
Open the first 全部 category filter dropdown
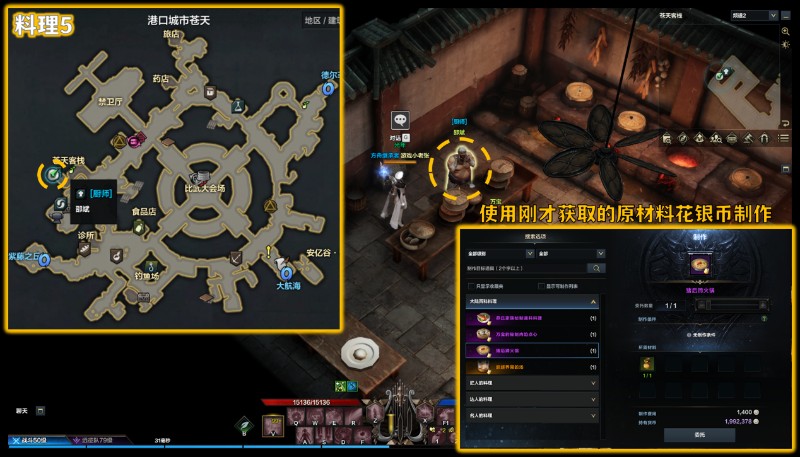[x=498, y=254]
